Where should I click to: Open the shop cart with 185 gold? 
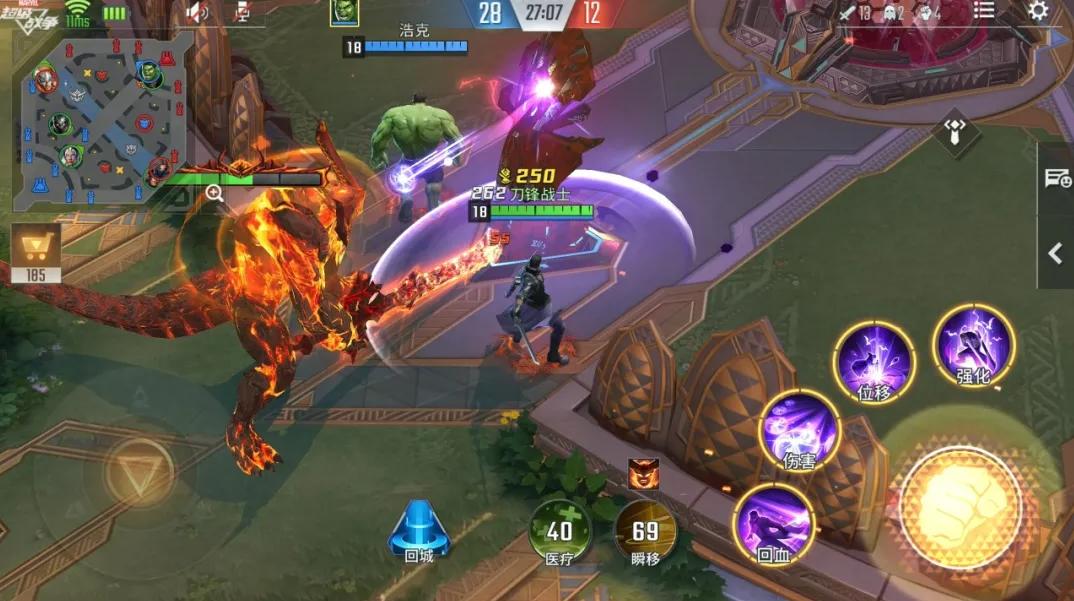pos(36,251)
